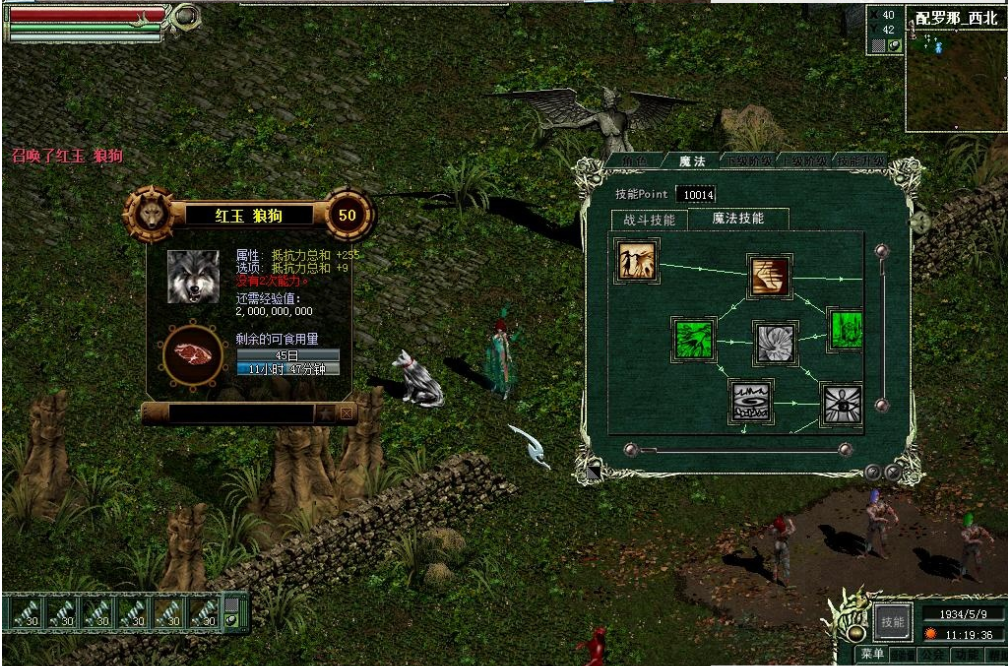Click the raw meat pet food slot
Viewport: 1008px width, 666px height.
pyautogui.click(x=192, y=354)
